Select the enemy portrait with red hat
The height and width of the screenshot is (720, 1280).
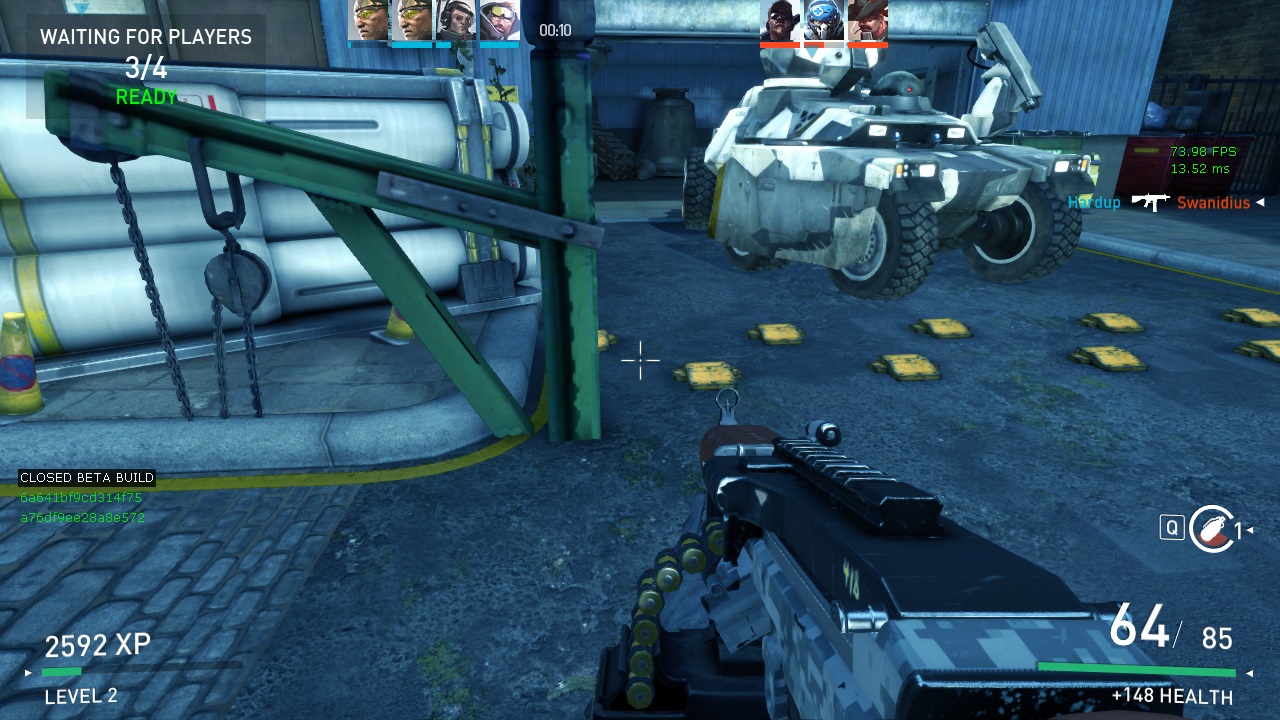[867, 20]
